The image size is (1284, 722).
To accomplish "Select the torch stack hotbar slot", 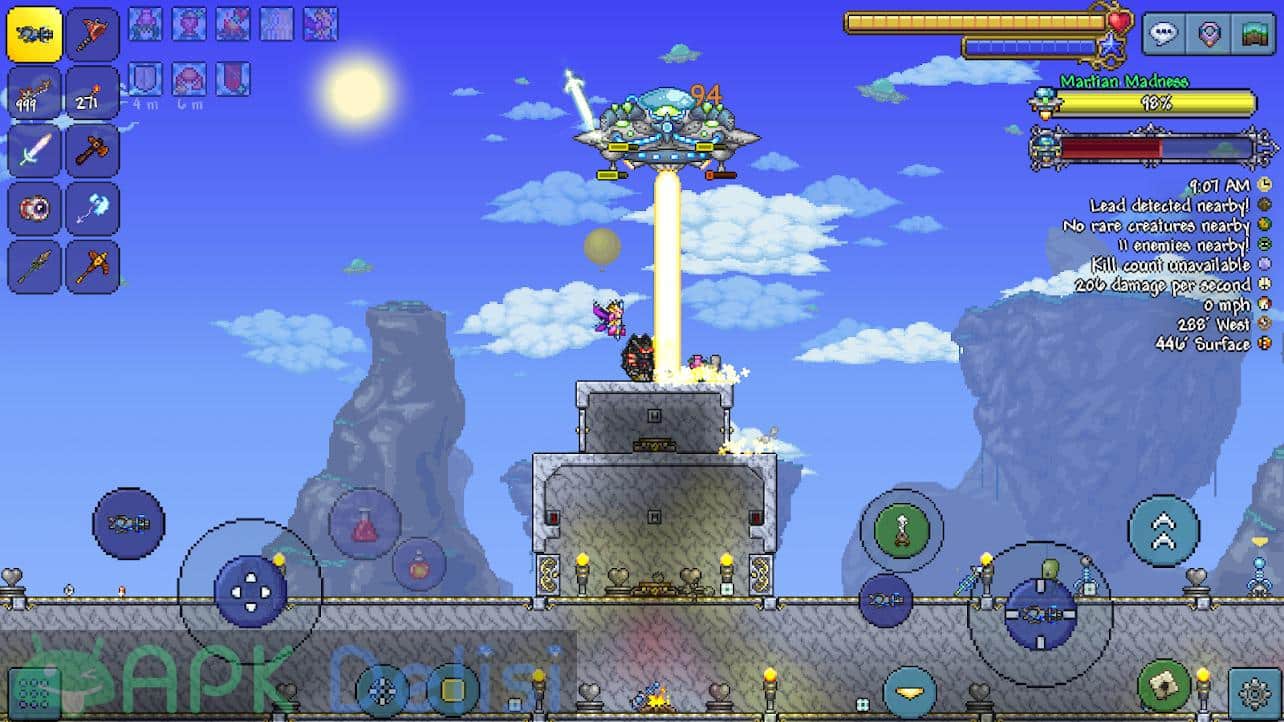I will pos(93,93).
